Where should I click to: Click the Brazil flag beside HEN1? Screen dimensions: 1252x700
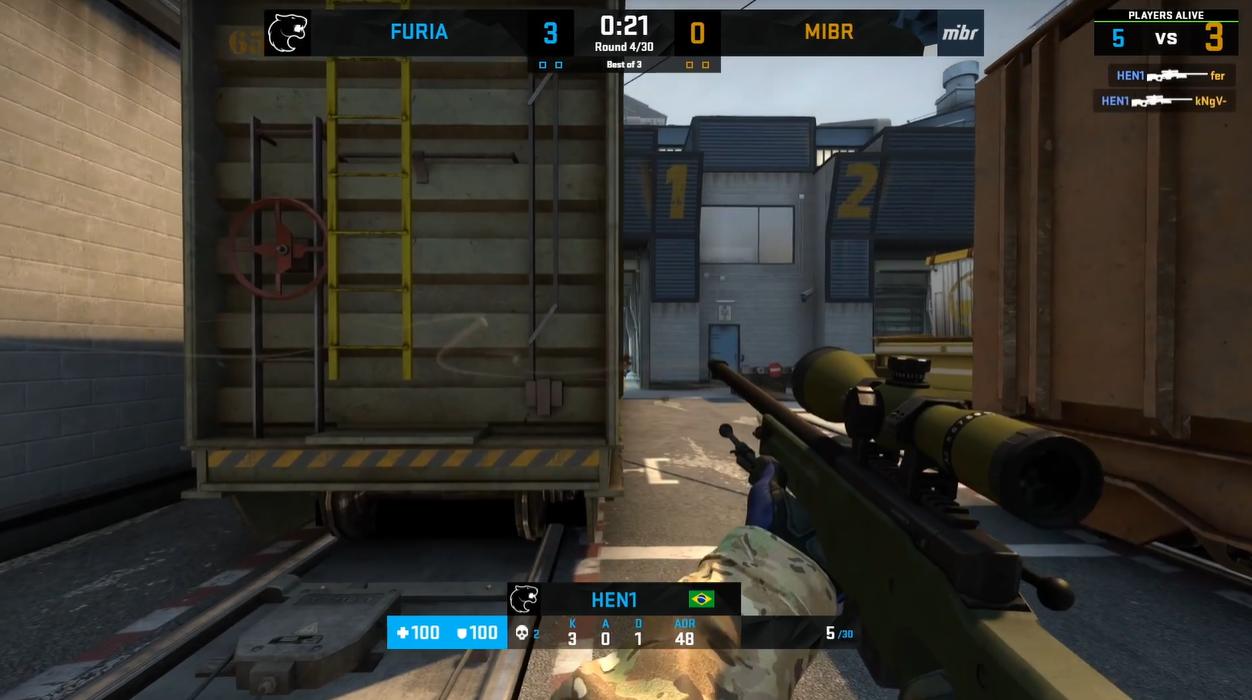[702, 600]
